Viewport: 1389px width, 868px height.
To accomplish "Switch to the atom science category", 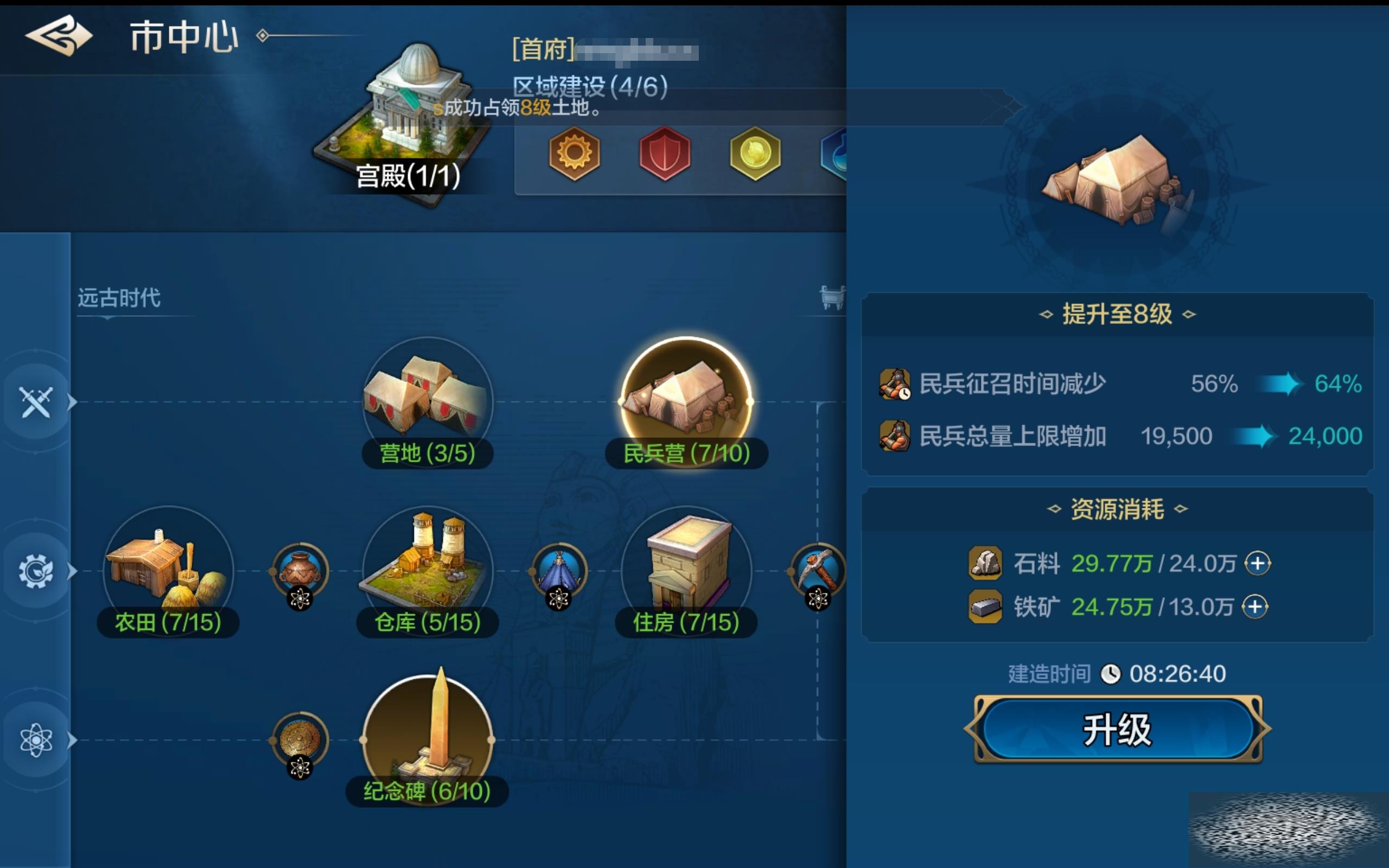I will coord(36,739).
